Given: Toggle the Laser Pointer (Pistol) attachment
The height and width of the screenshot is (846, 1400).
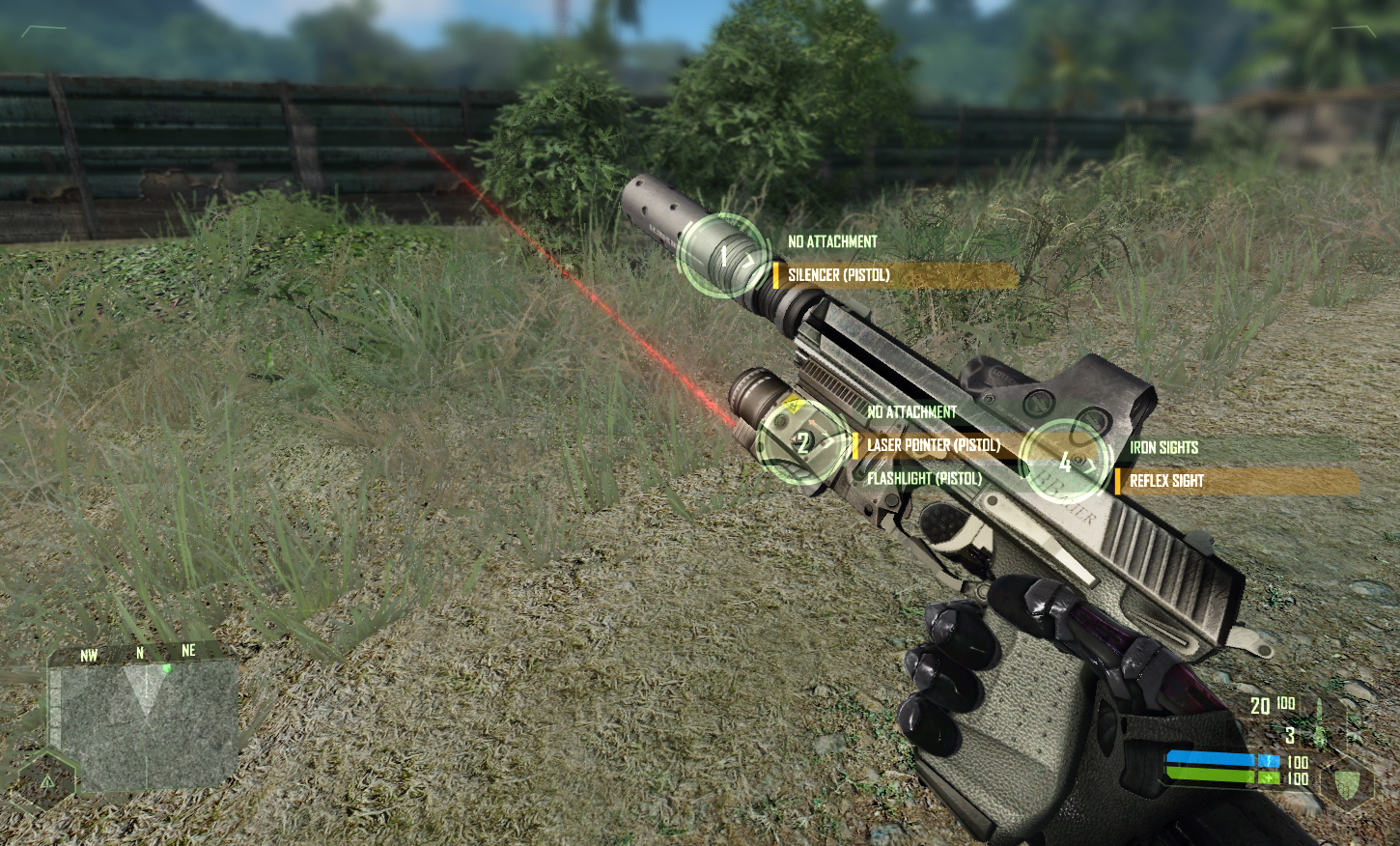Looking at the screenshot, I should 935,446.
